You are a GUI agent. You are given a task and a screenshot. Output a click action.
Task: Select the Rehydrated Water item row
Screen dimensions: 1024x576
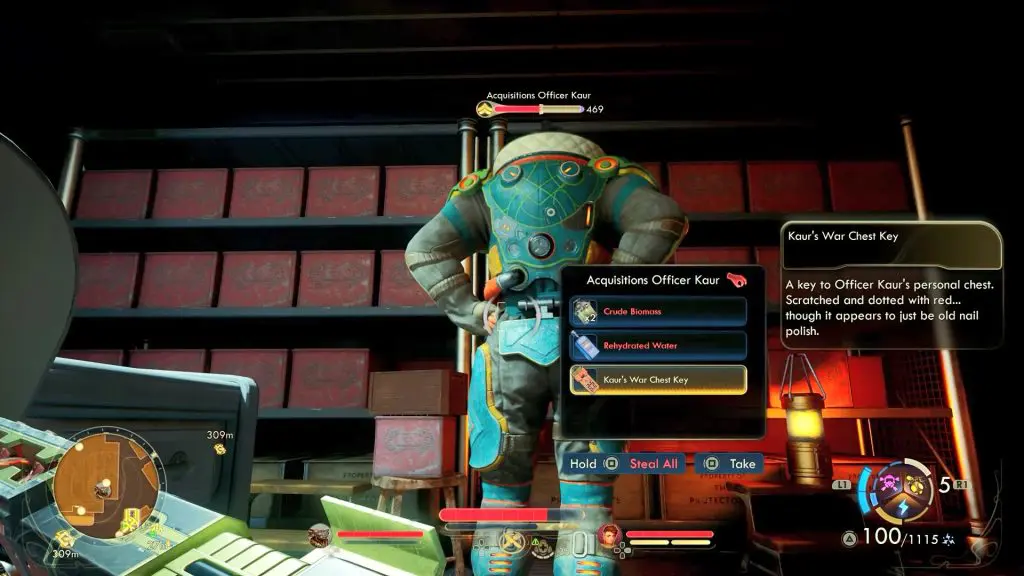point(658,346)
